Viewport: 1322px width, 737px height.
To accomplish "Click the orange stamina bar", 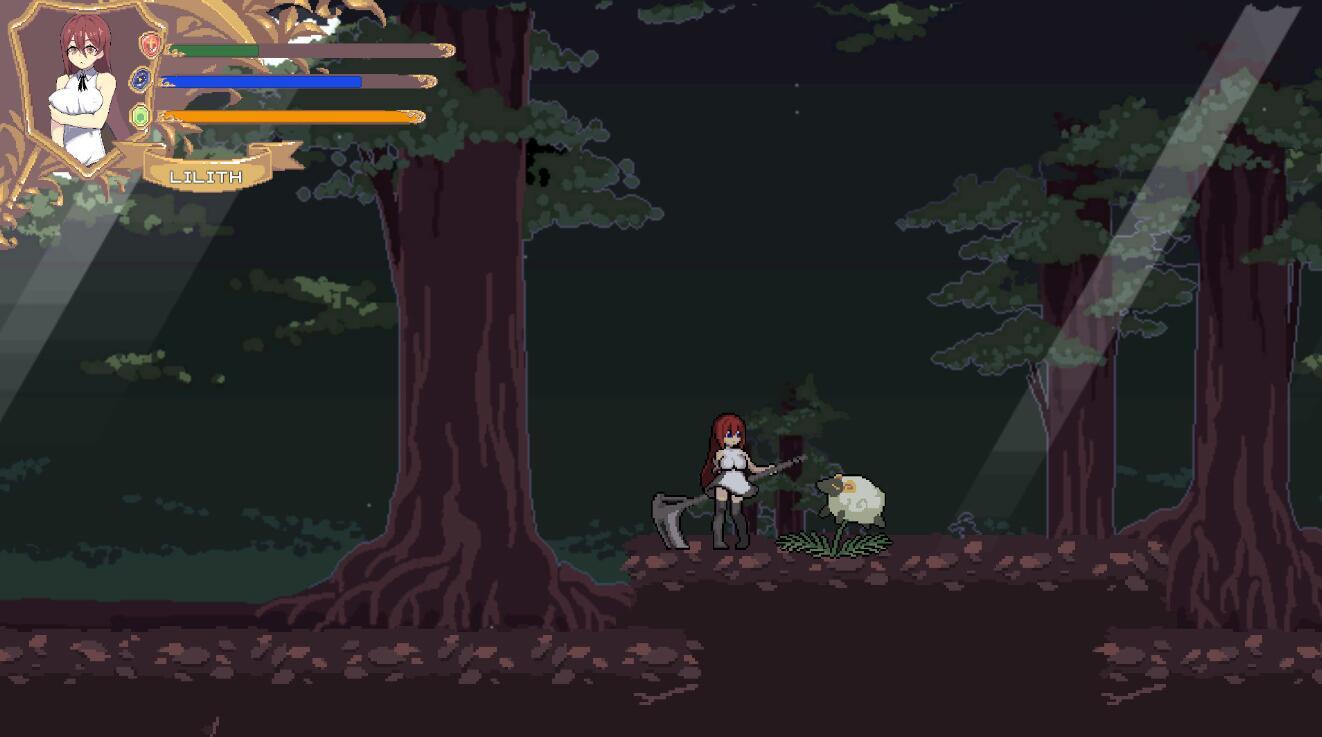I will click(x=290, y=115).
